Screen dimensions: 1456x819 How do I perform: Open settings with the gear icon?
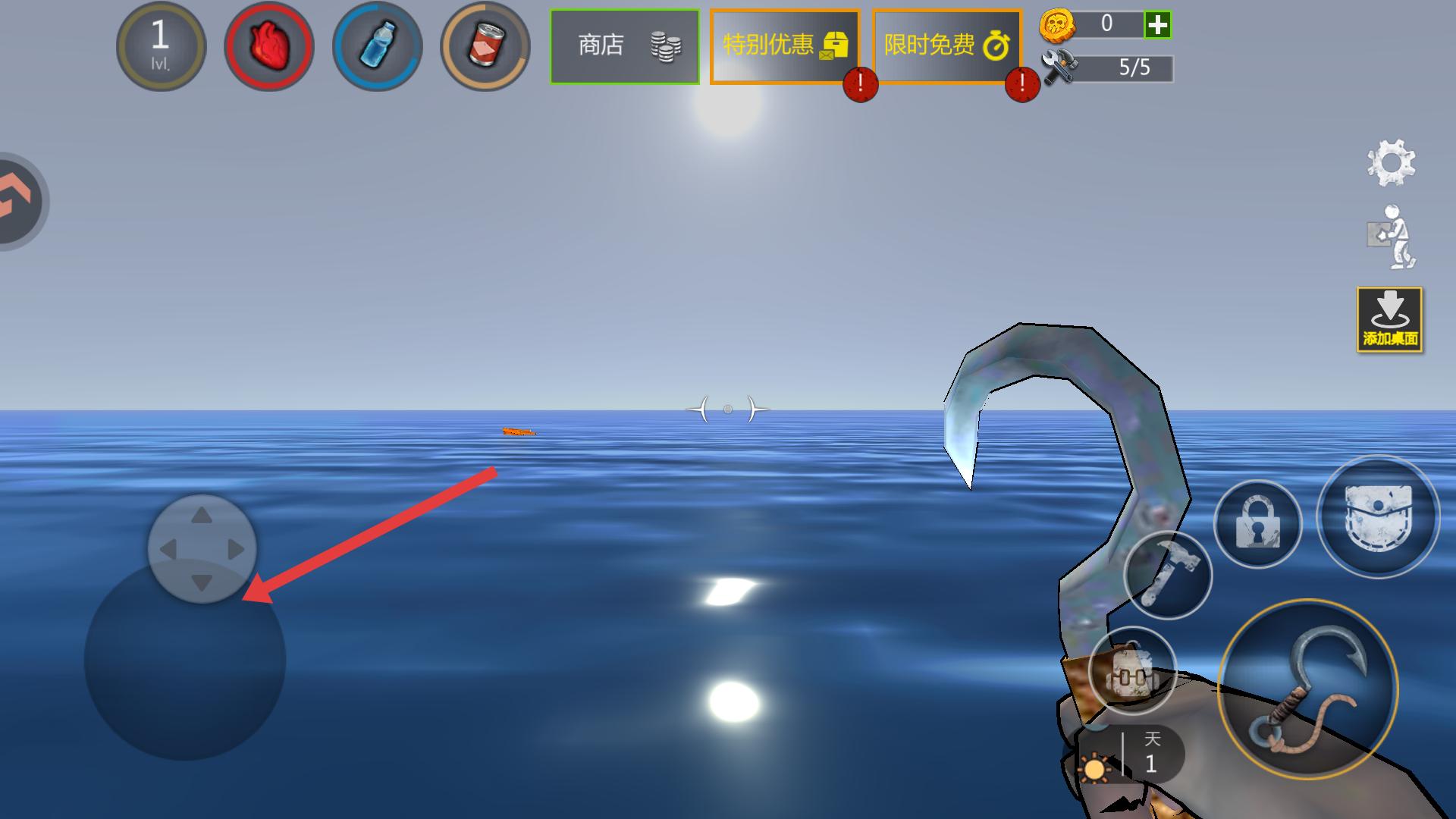coord(1391,162)
